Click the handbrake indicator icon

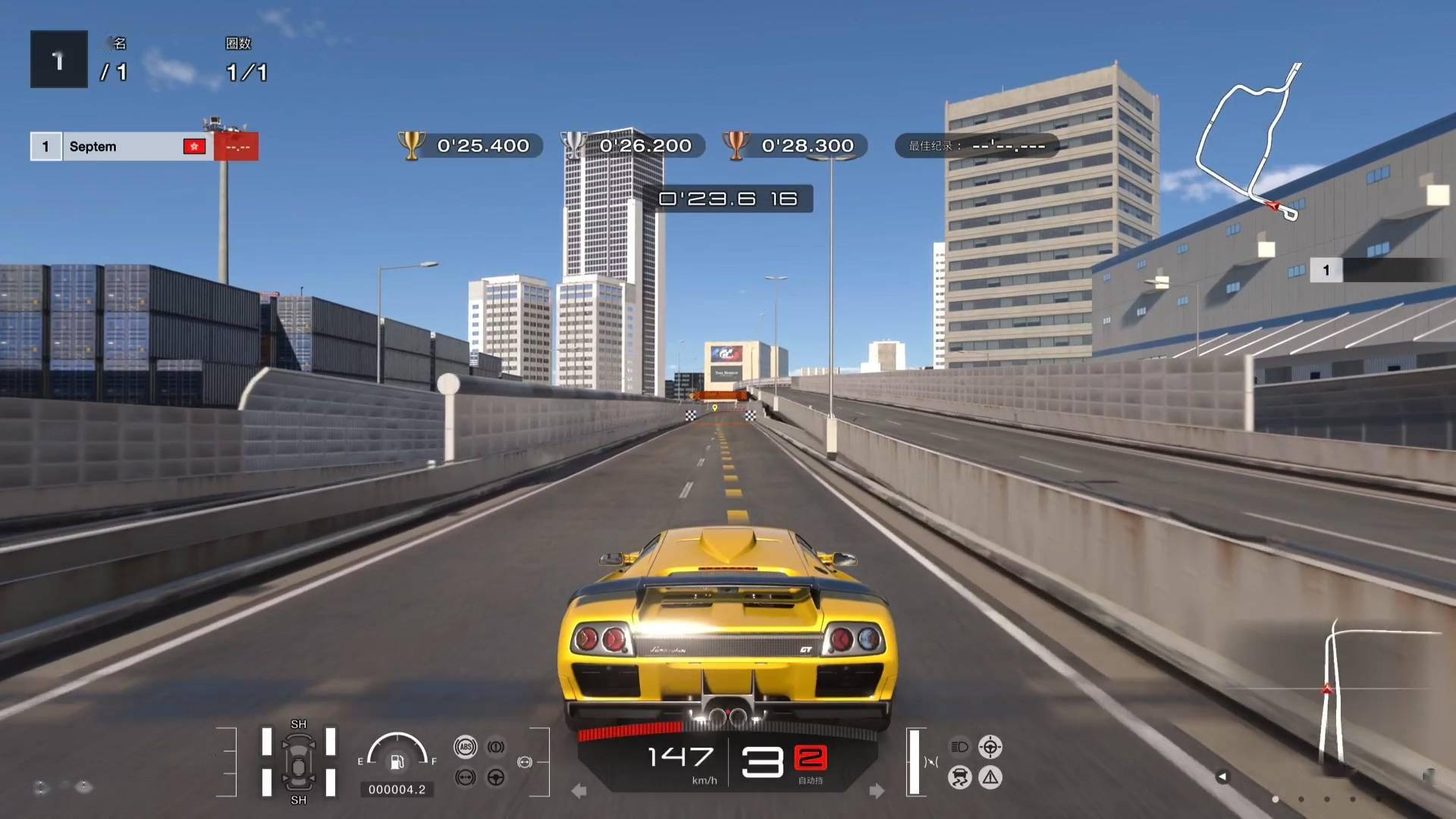pos(495,746)
